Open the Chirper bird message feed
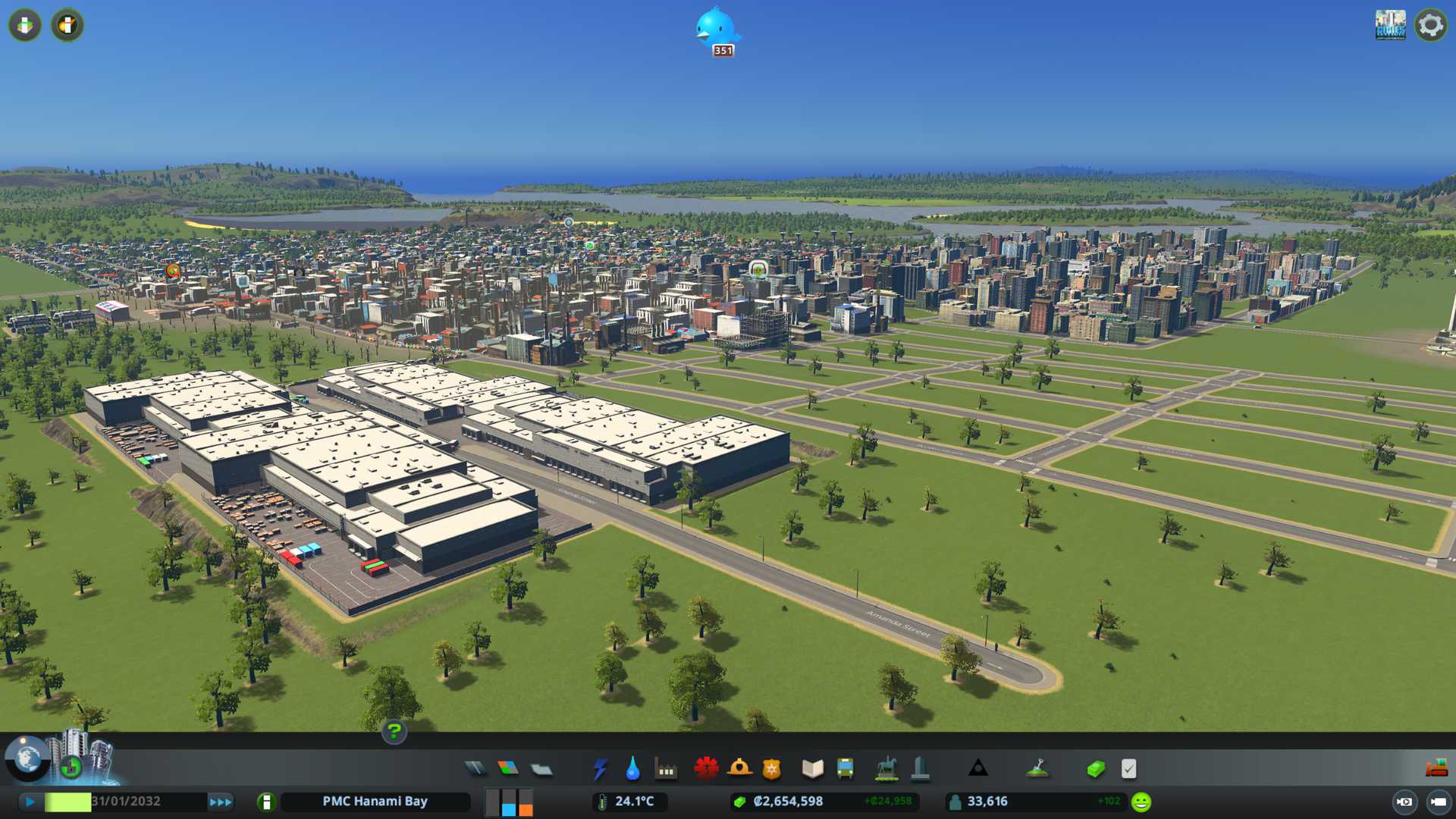The width and height of the screenshot is (1456, 819). tap(717, 30)
